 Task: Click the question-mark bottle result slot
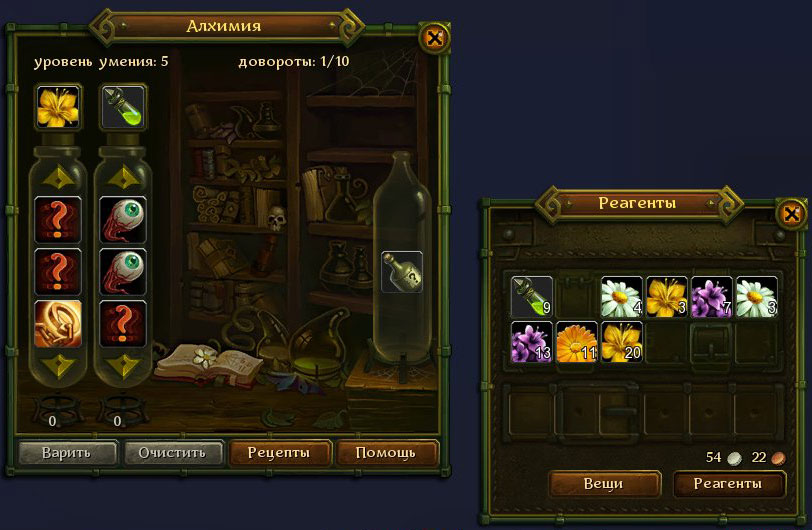coord(402,272)
